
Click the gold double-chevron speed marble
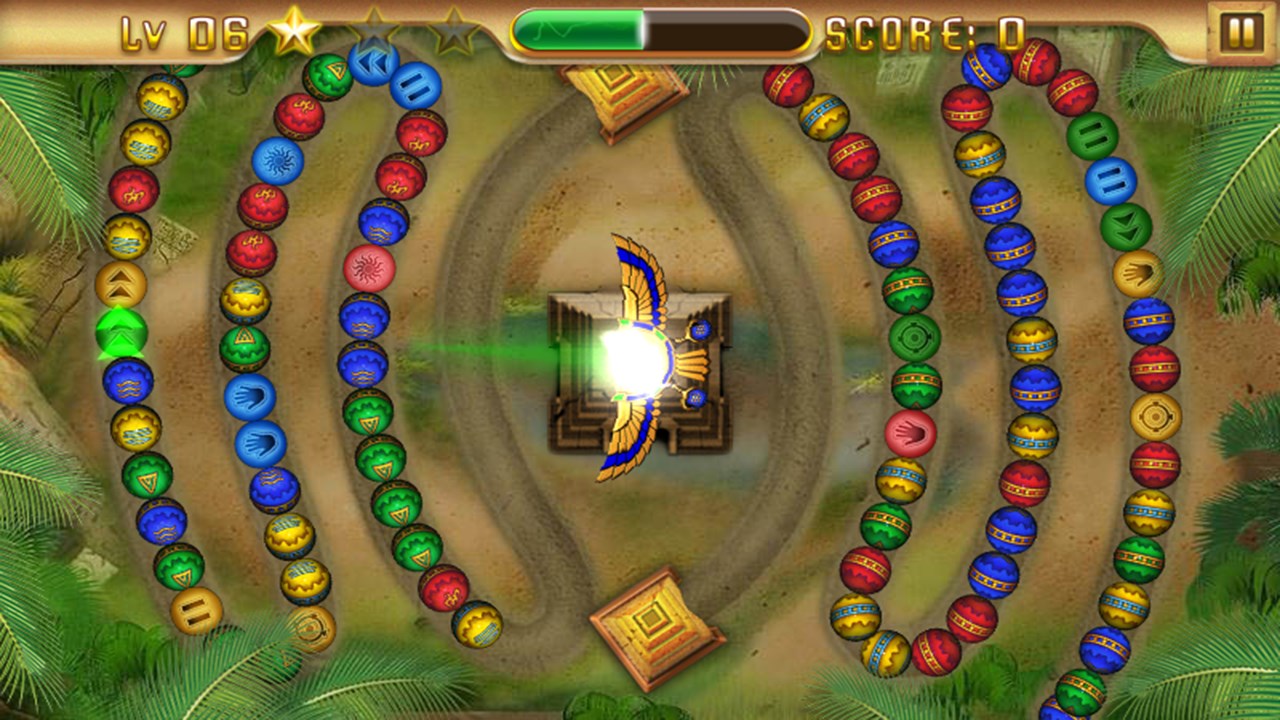(x=121, y=283)
